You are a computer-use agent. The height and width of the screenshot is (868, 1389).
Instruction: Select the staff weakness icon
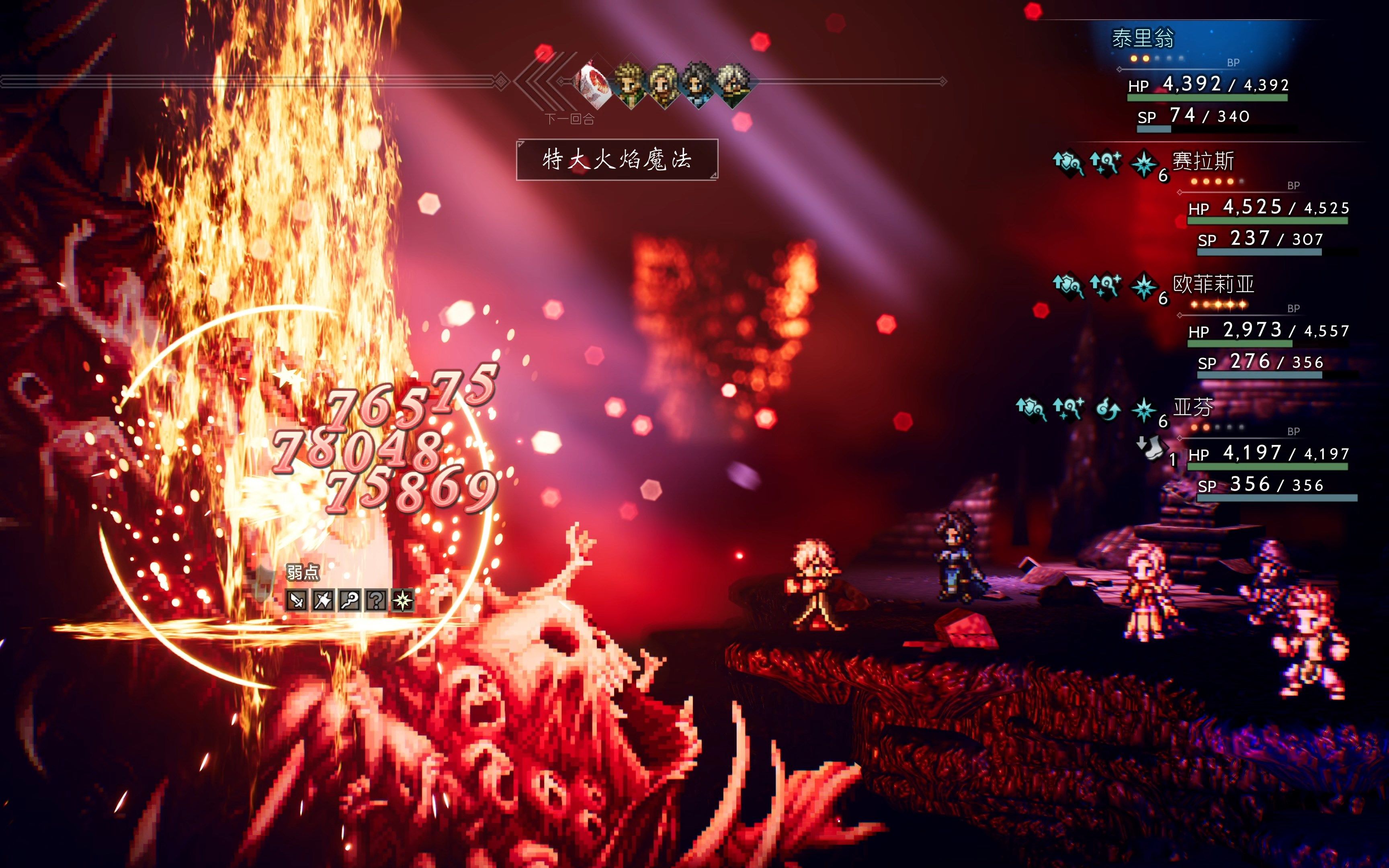pos(350,600)
